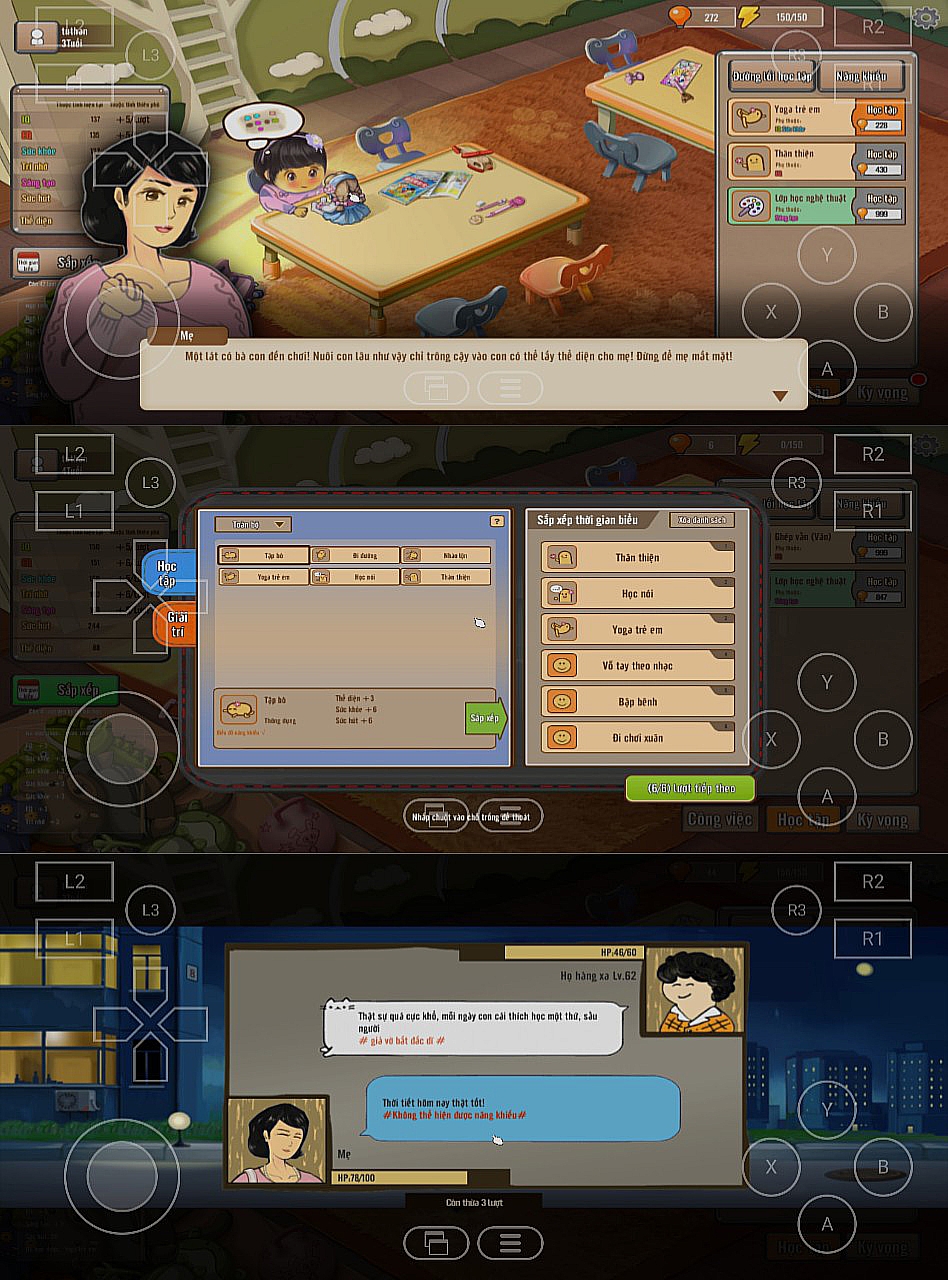The height and width of the screenshot is (1280, 948).
Task: Open the Toàn bộ filter dropdown
Action: coord(254,524)
